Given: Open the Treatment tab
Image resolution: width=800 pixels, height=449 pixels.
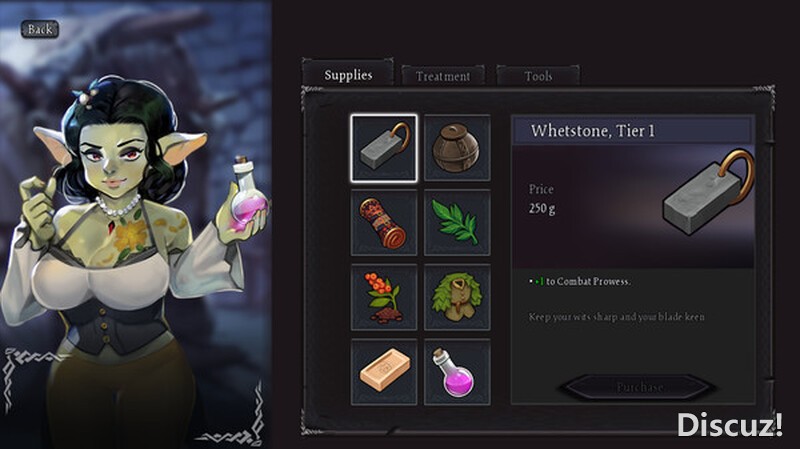Looking at the screenshot, I should coord(443,76).
